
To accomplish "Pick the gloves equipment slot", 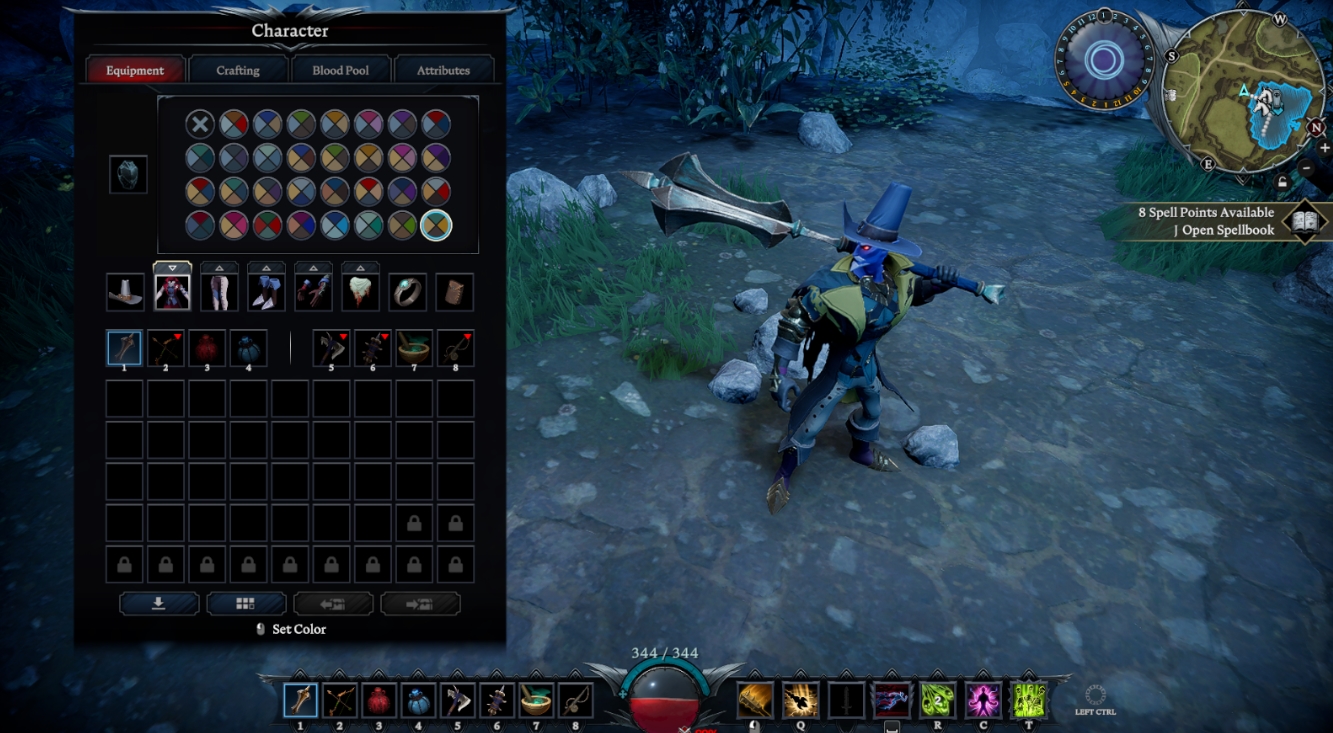I will coord(313,292).
